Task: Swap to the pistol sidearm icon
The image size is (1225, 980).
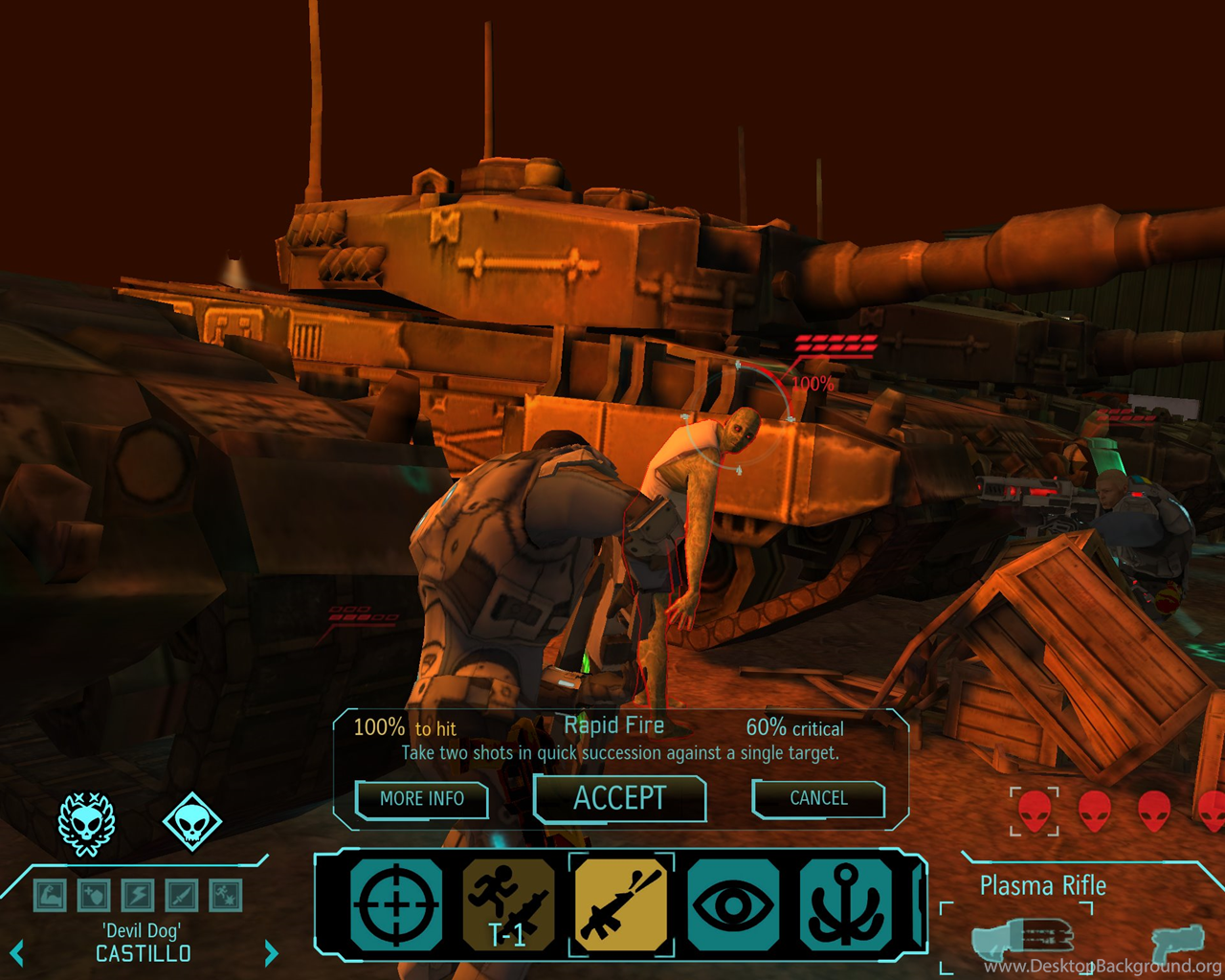Action: click(1176, 942)
